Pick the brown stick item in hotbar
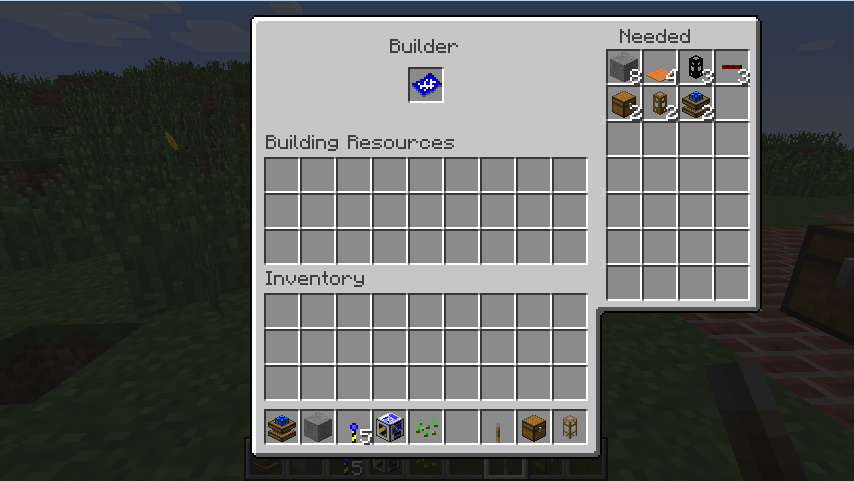854x481 pixels. 498,428
